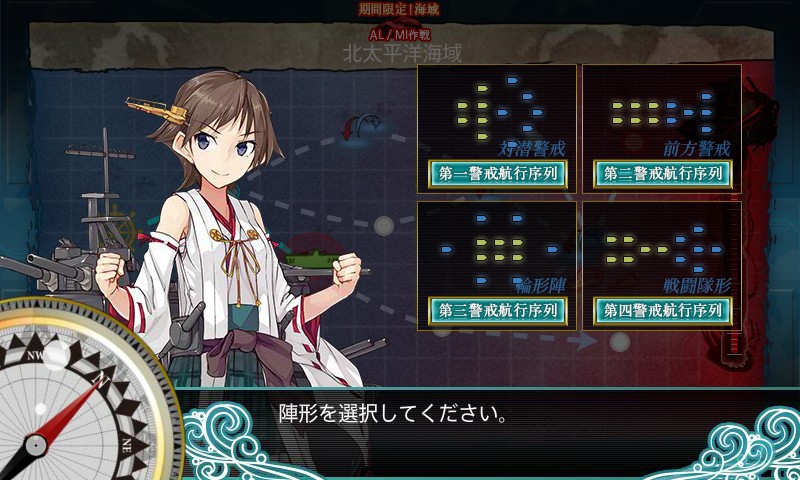Screen dimensions: 800x480
Task: Pick the 第三警戒航行序列 formation button
Action: [497, 311]
